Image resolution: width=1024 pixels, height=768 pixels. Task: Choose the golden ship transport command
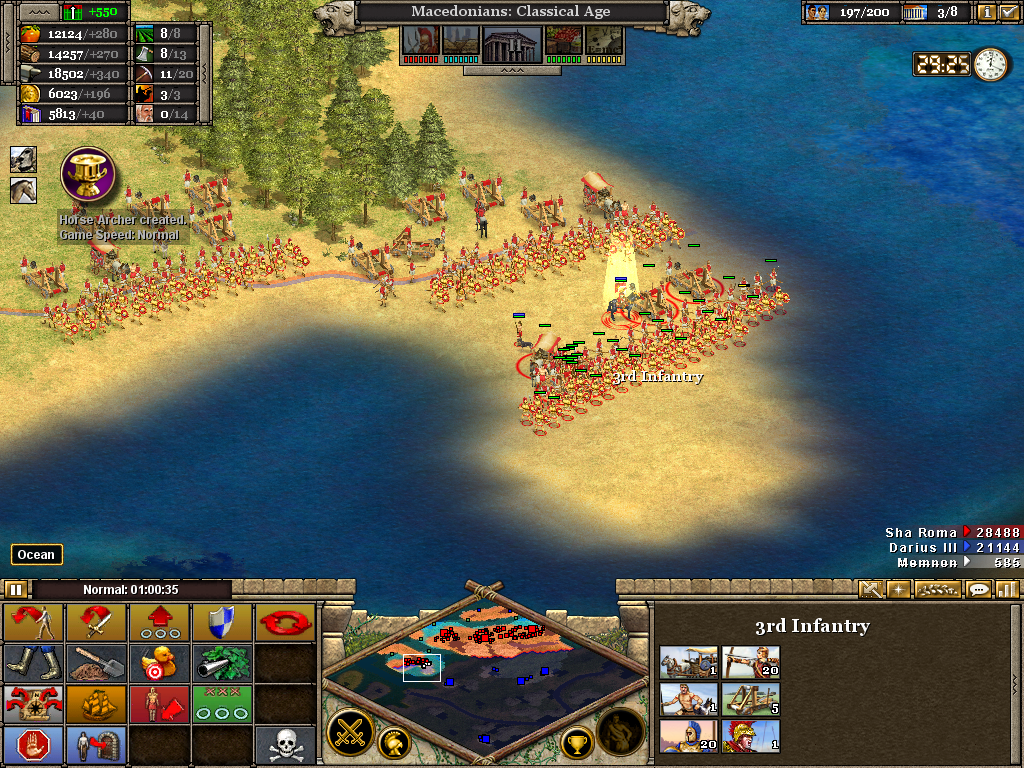97,704
